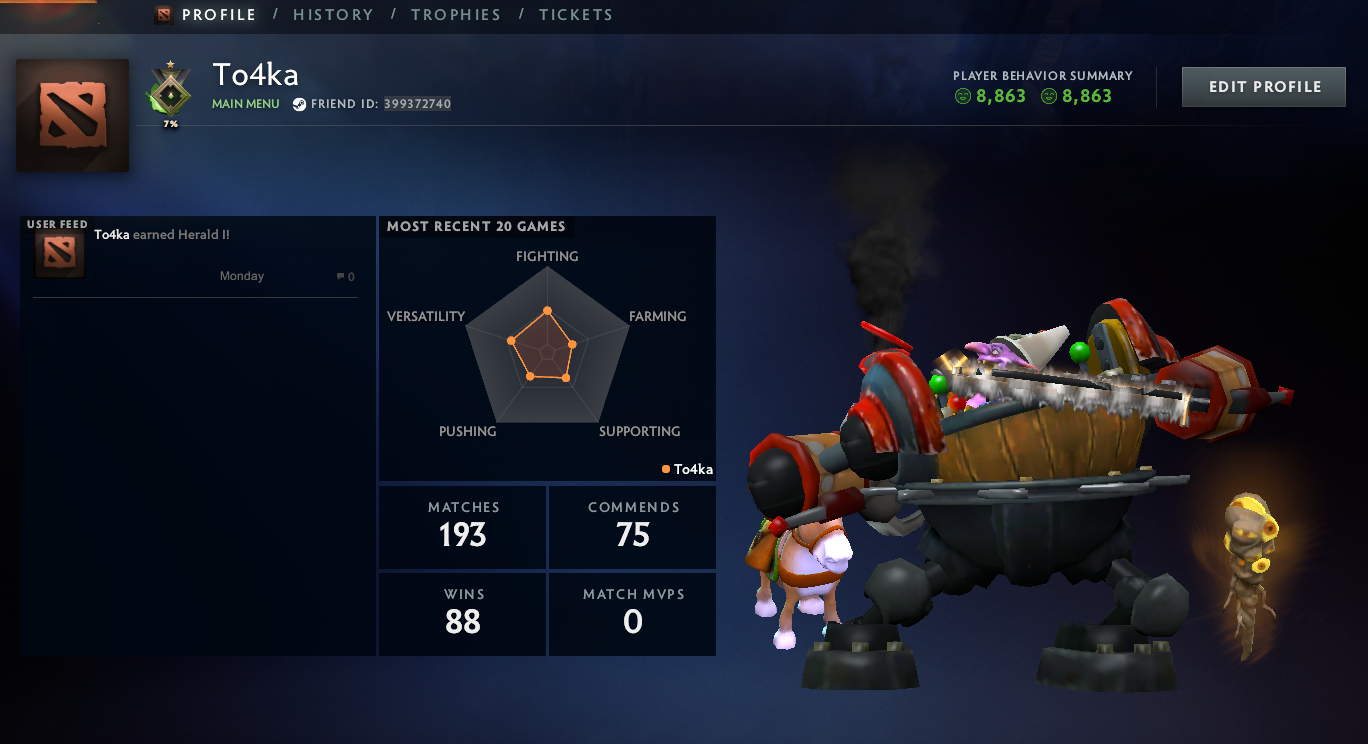Open the 'To4ka earned Herald I' feed entry

(162, 234)
